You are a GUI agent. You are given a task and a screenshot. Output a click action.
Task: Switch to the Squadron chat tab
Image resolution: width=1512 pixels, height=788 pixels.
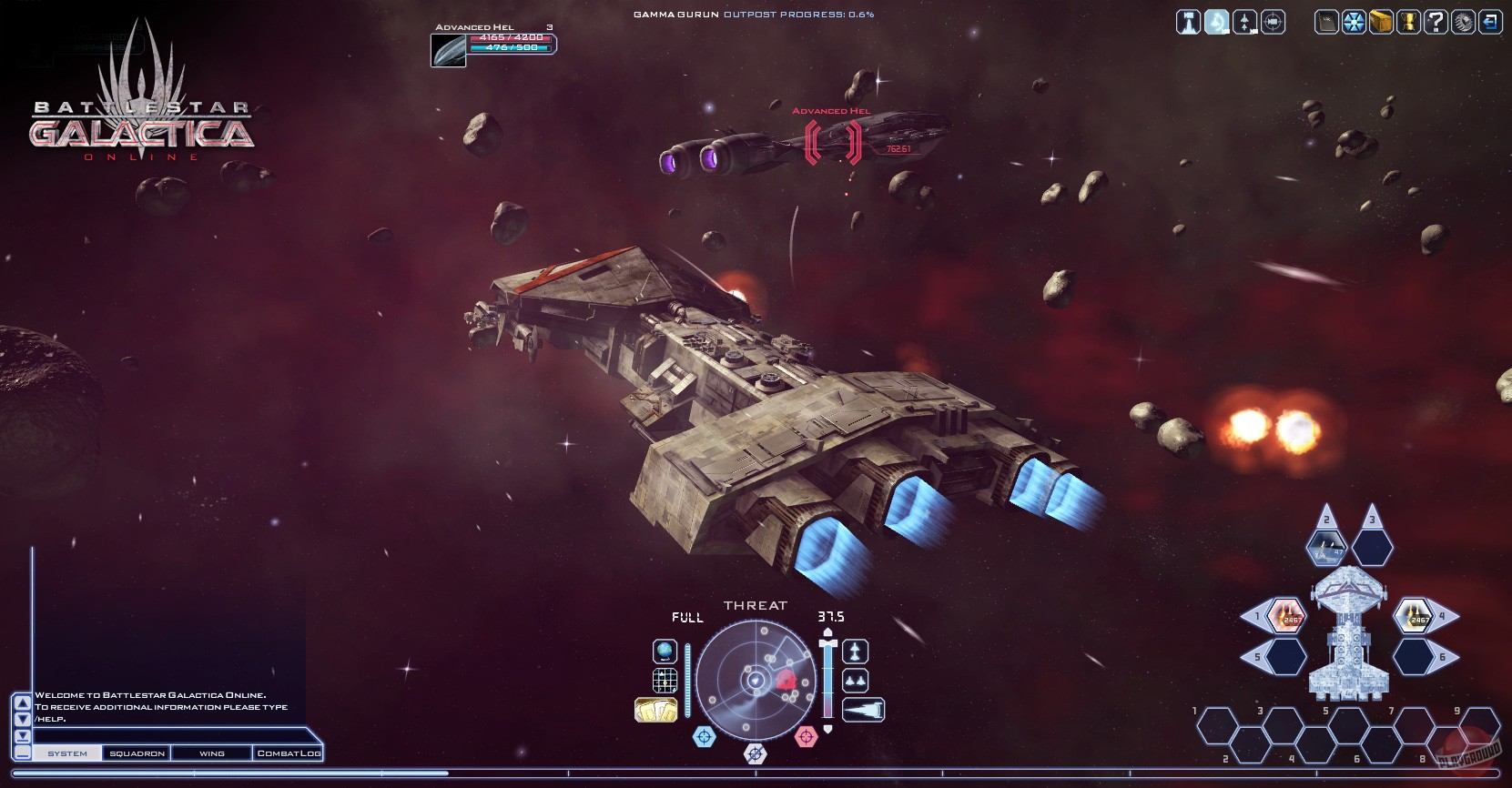coord(137,754)
